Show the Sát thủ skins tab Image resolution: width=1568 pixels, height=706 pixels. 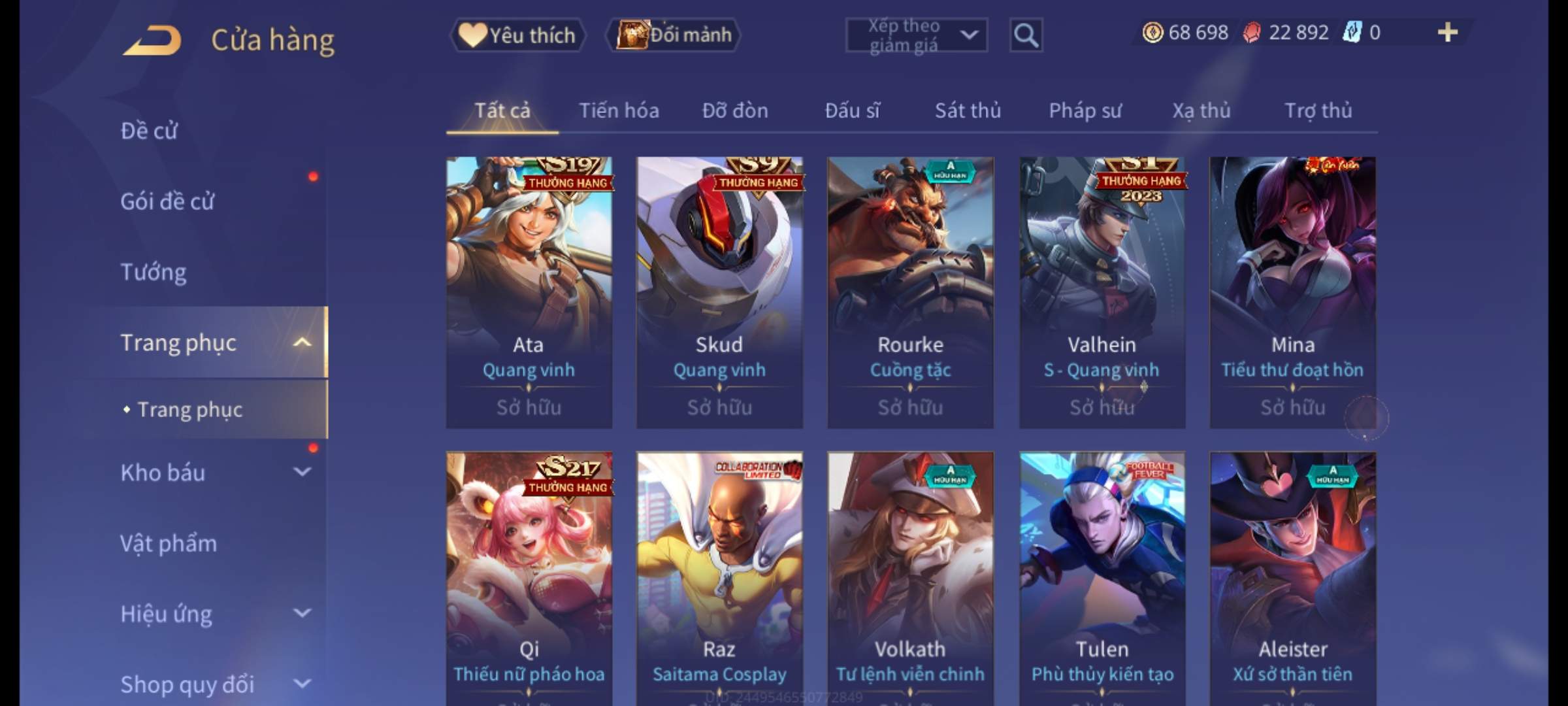(x=968, y=111)
